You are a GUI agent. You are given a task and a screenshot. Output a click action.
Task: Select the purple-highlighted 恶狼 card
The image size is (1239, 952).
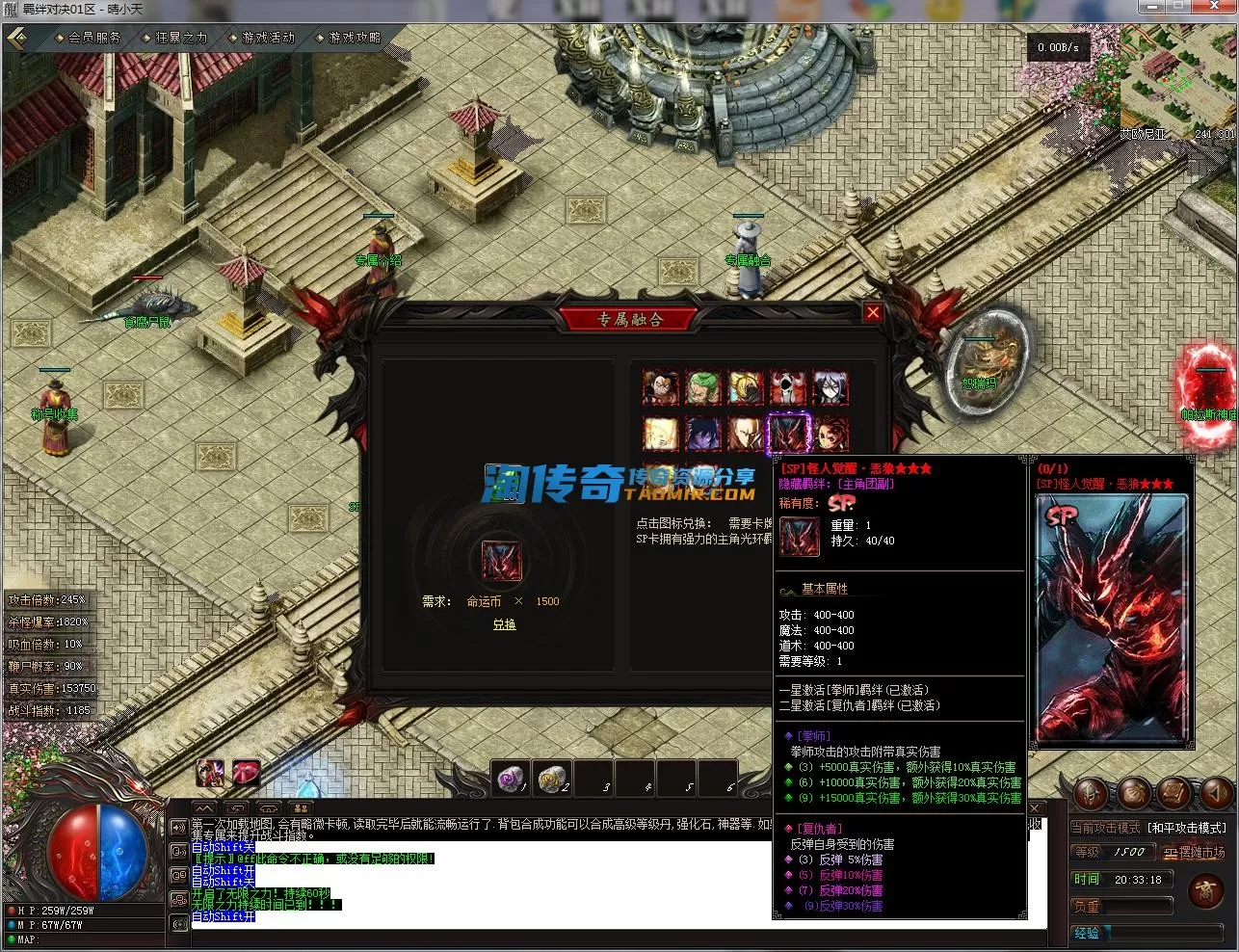click(x=788, y=434)
